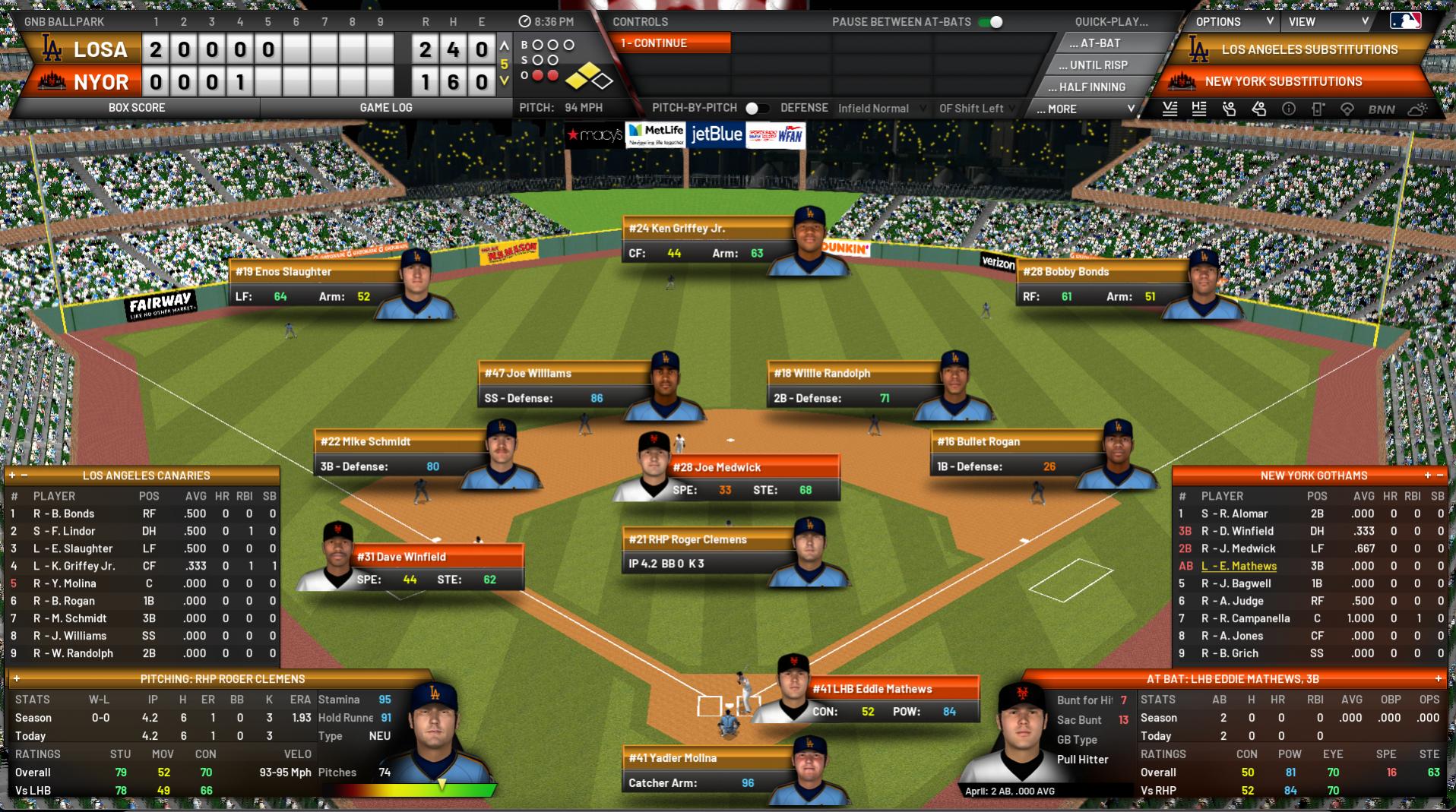Open the Options dropdown
Screen dimensions: 1456x812
coord(1232,22)
